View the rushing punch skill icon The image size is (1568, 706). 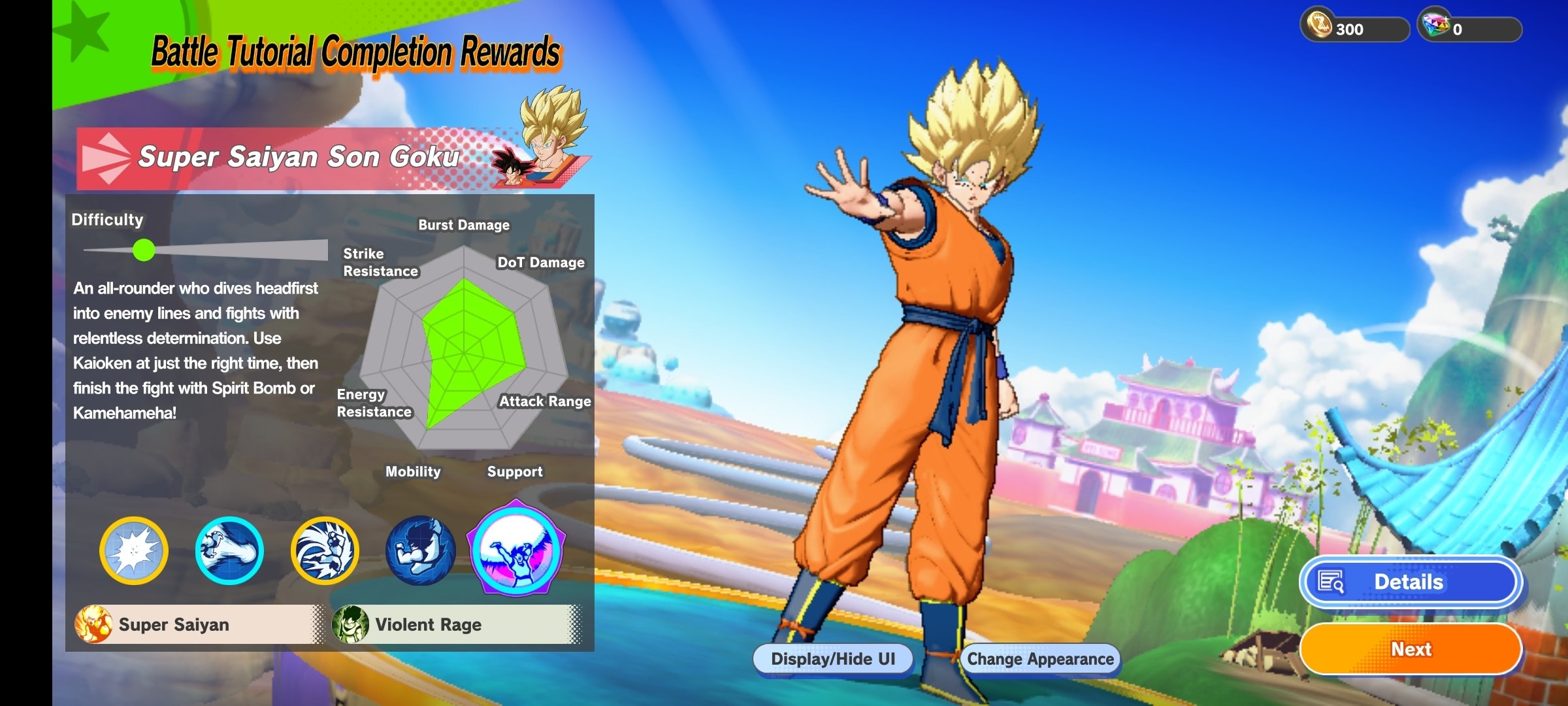click(x=325, y=550)
